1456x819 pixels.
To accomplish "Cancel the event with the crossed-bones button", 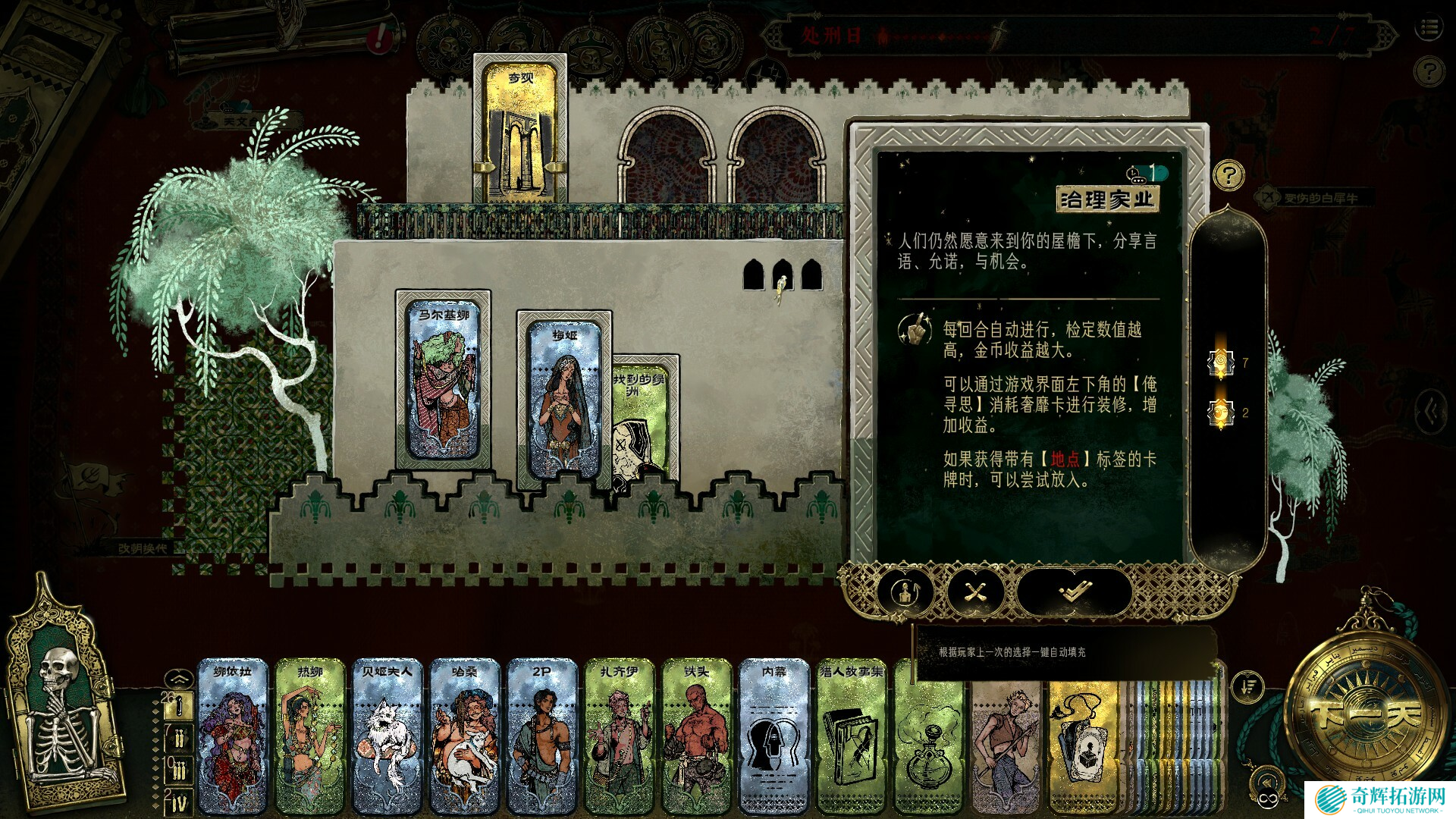I will (x=975, y=591).
